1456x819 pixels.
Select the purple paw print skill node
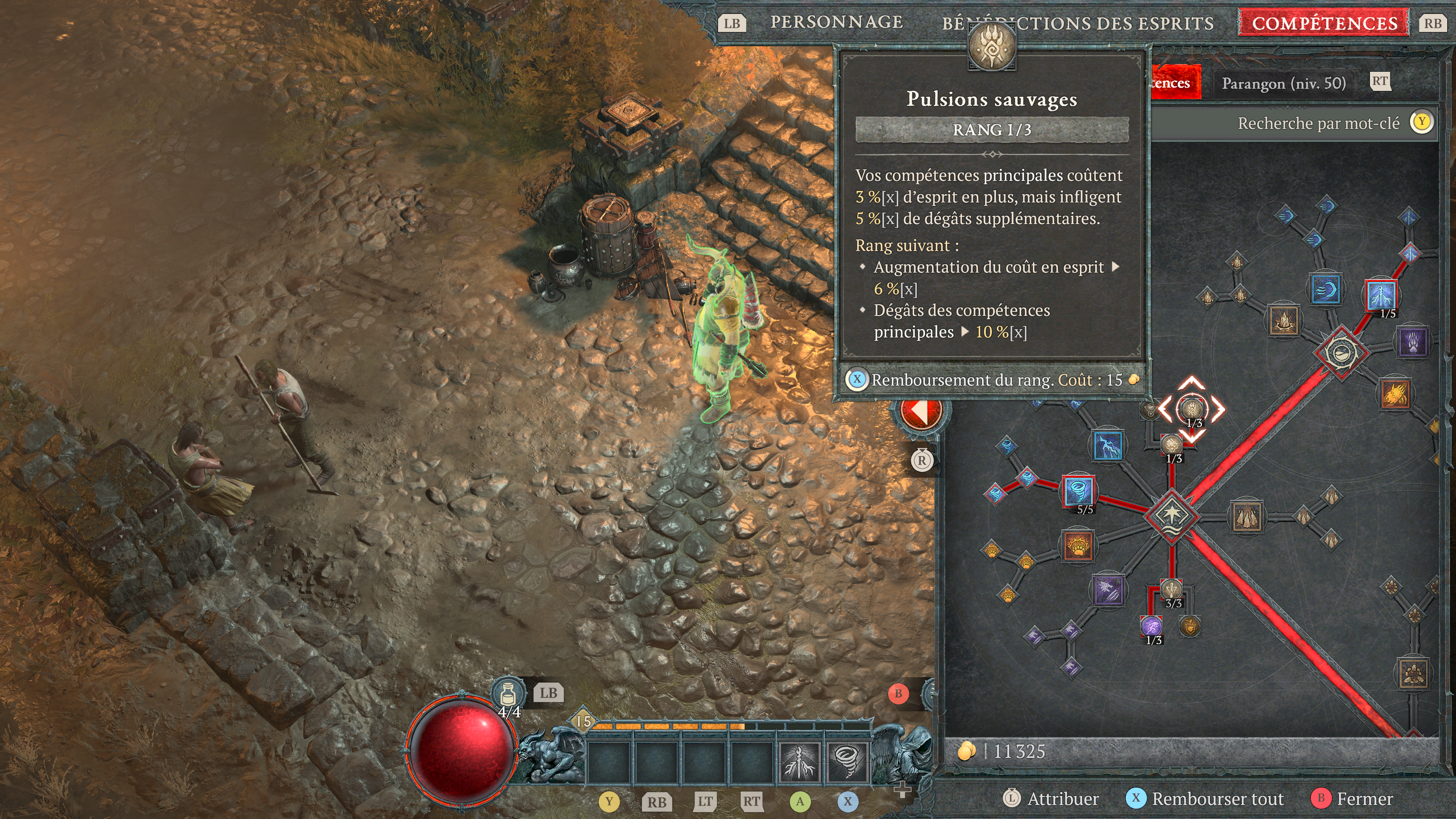(x=1412, y=342)
